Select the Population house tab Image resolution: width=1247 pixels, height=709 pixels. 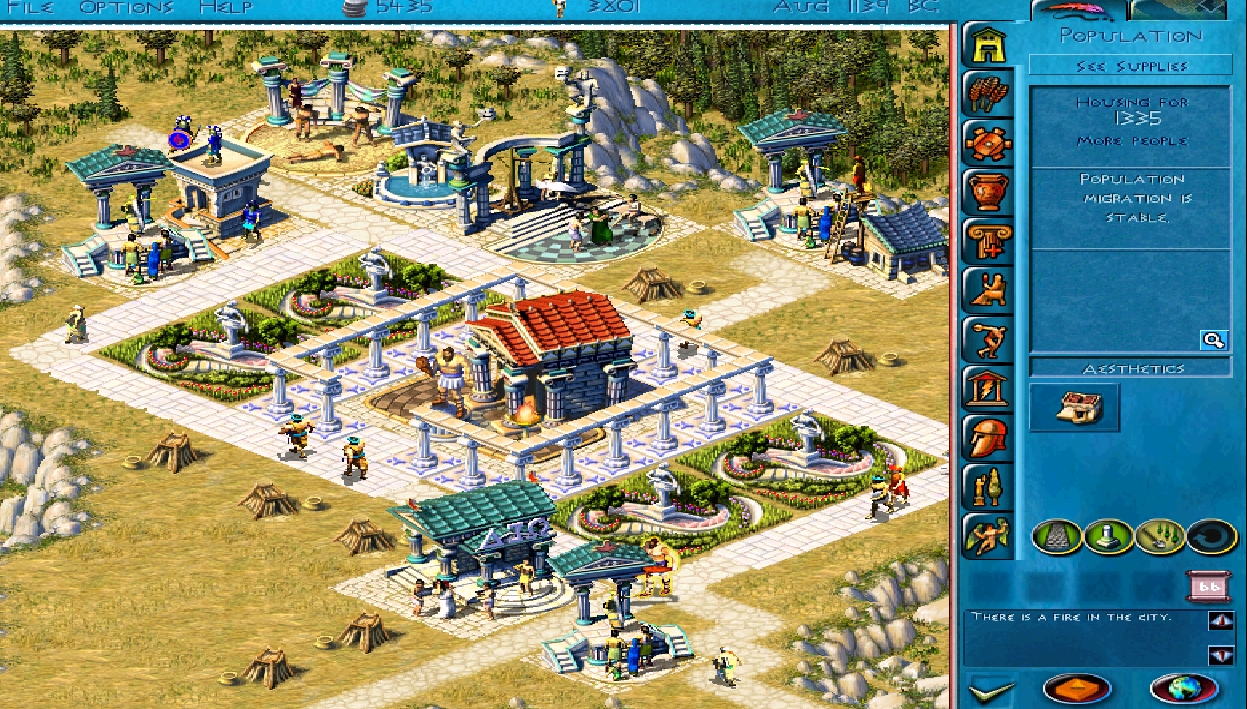coord(988,45)
